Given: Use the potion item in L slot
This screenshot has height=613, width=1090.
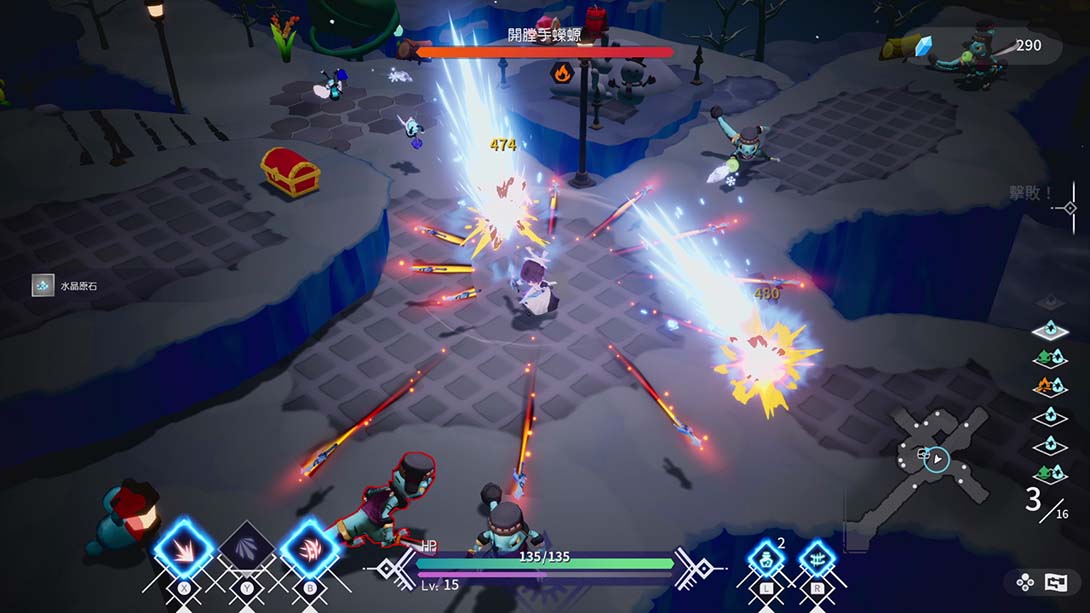Looking at the screenshot, I should 767,557.
